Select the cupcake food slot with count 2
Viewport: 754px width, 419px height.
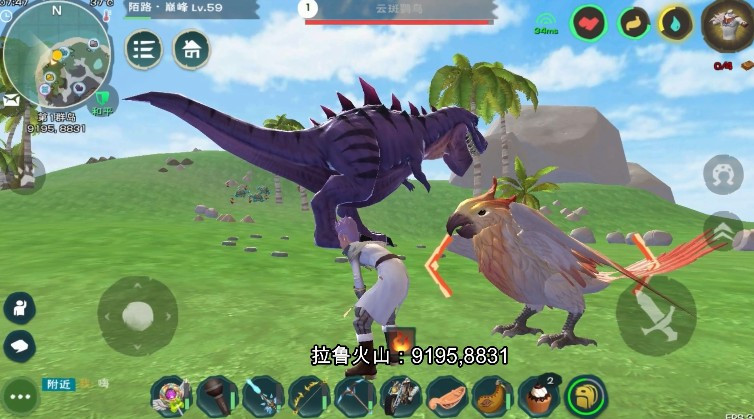click(x=537, y=396)
